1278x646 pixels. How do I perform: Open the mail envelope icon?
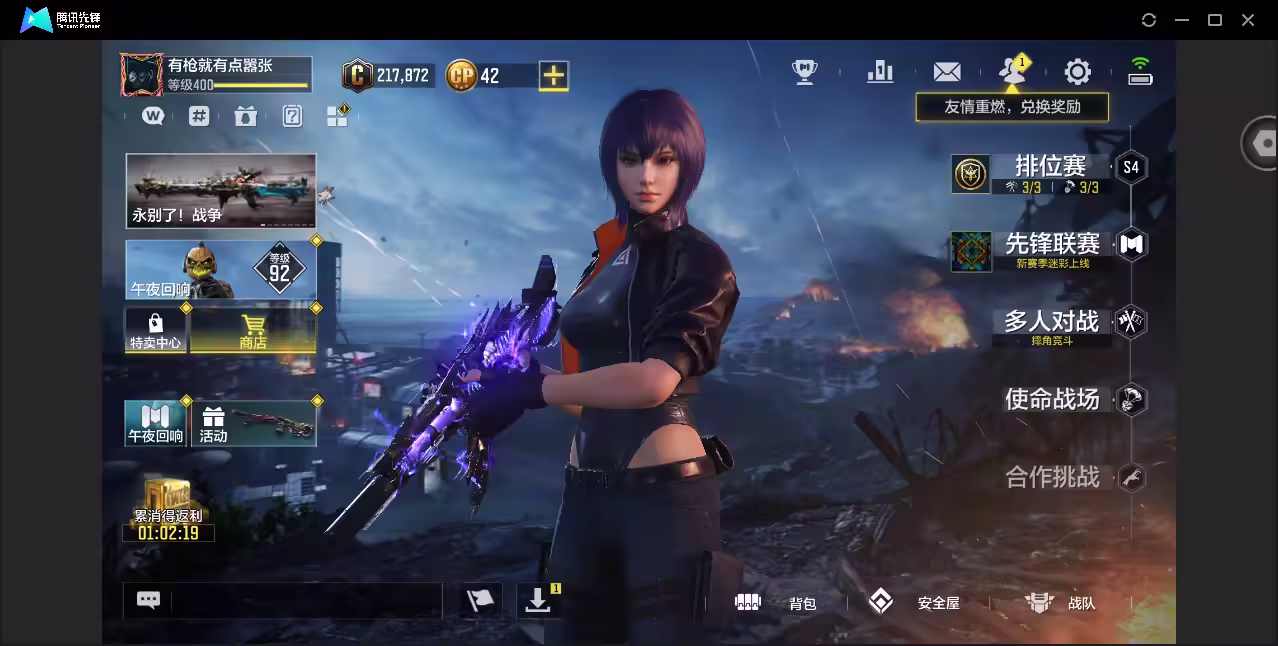pos(946,72)
